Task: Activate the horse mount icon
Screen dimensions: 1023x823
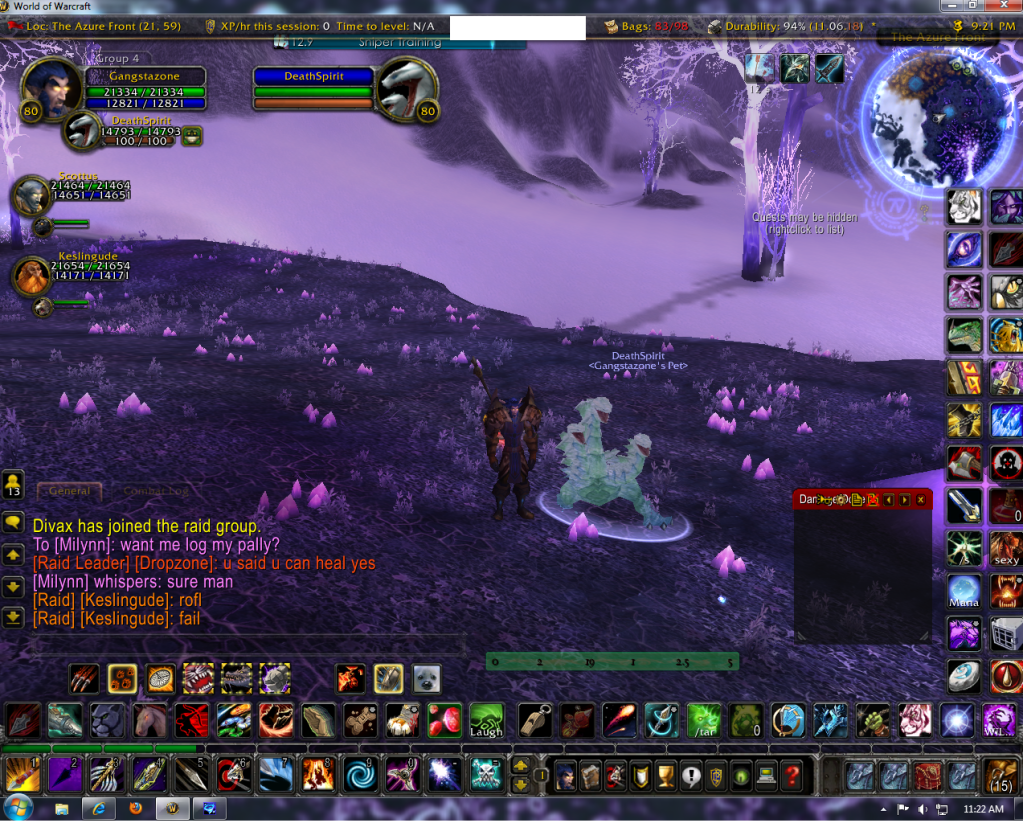Action: 147,720
